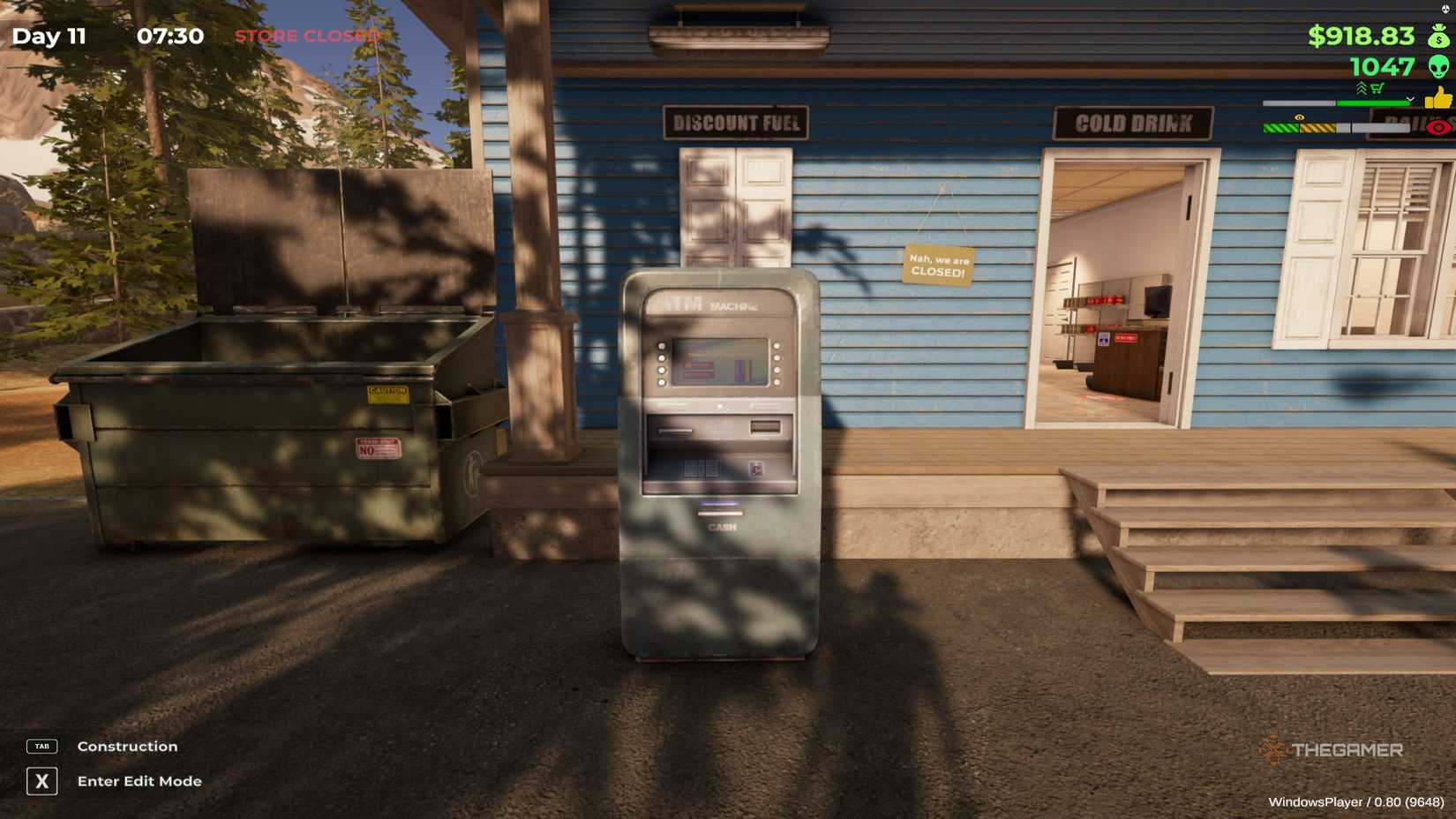Screen dimensions: 1456x819
Task: Click the controller icon in the top-right corner
Action: click(x=1445, y=10)
